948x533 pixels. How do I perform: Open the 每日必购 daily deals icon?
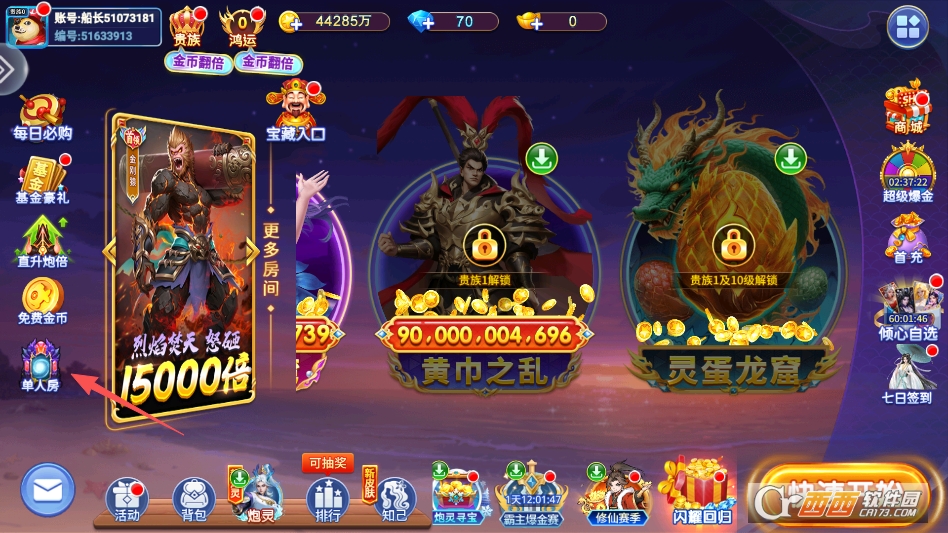(x=42, y=114)
